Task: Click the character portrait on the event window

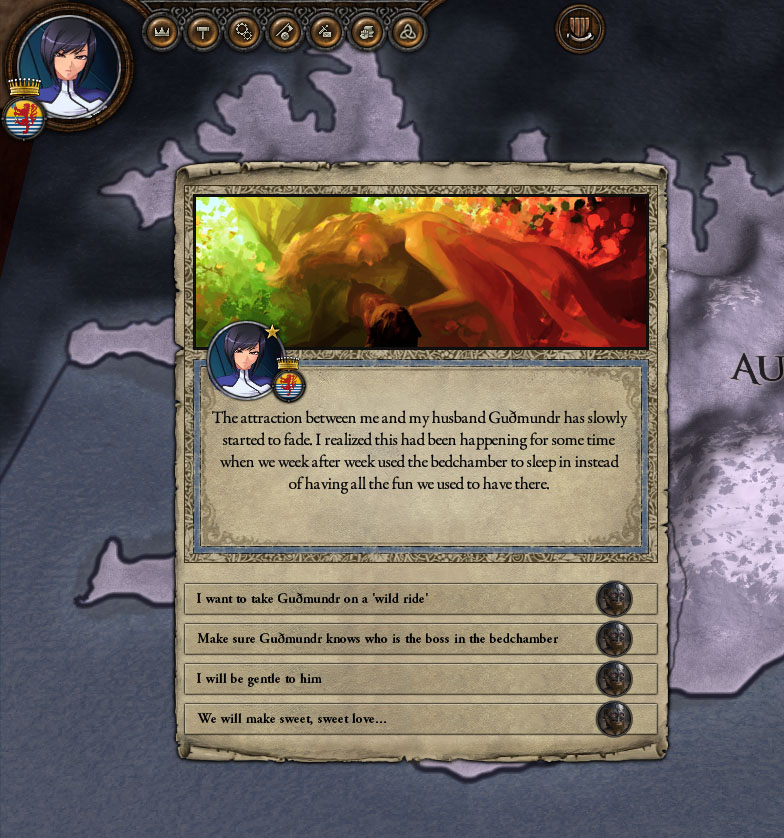Action: tap(243, 357)
